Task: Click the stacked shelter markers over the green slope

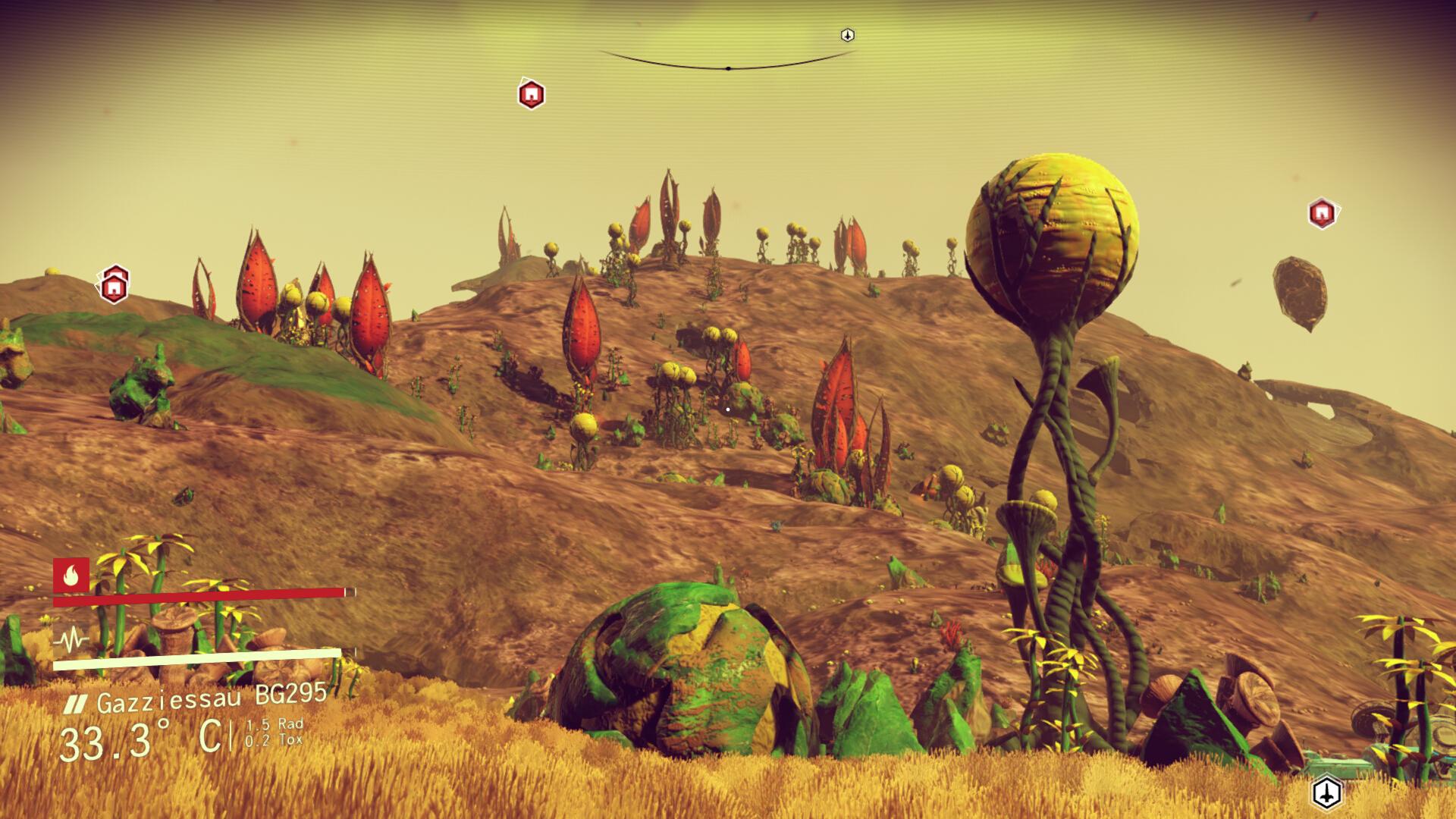Action: [x=114, y=285]
